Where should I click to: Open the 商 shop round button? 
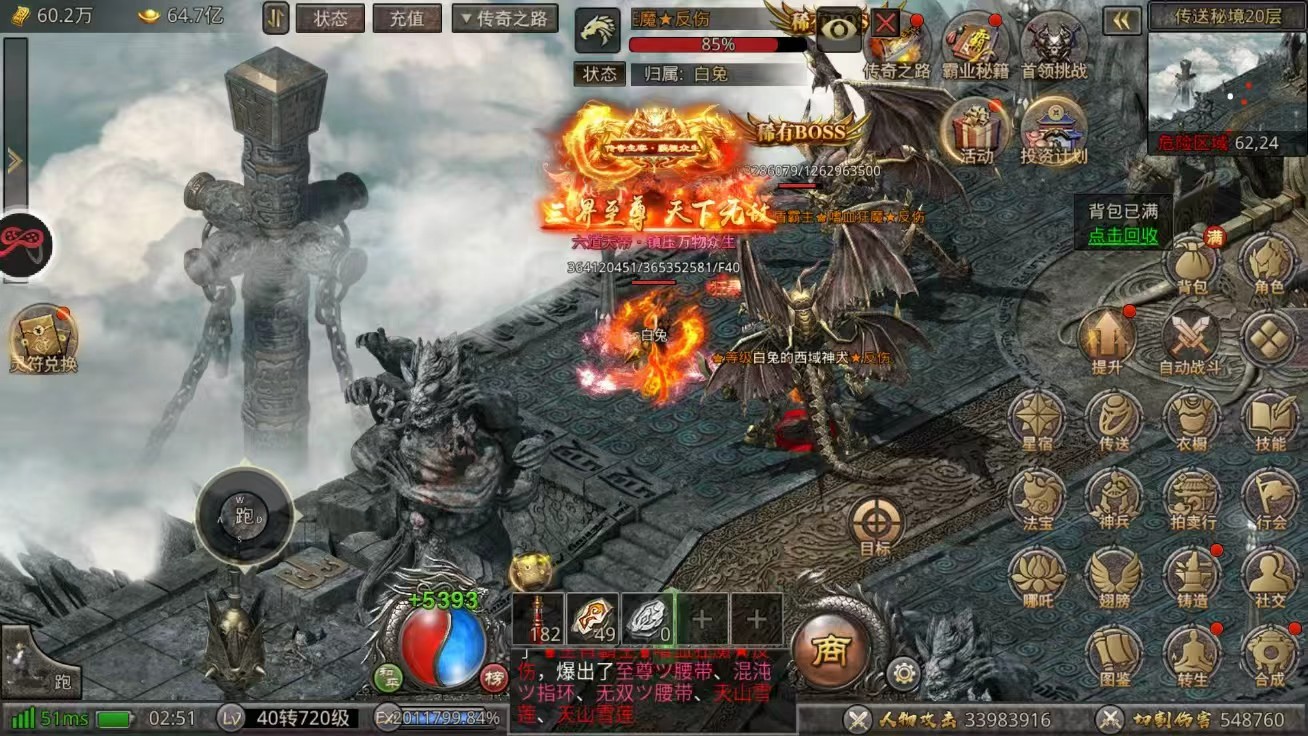(829, 652)
